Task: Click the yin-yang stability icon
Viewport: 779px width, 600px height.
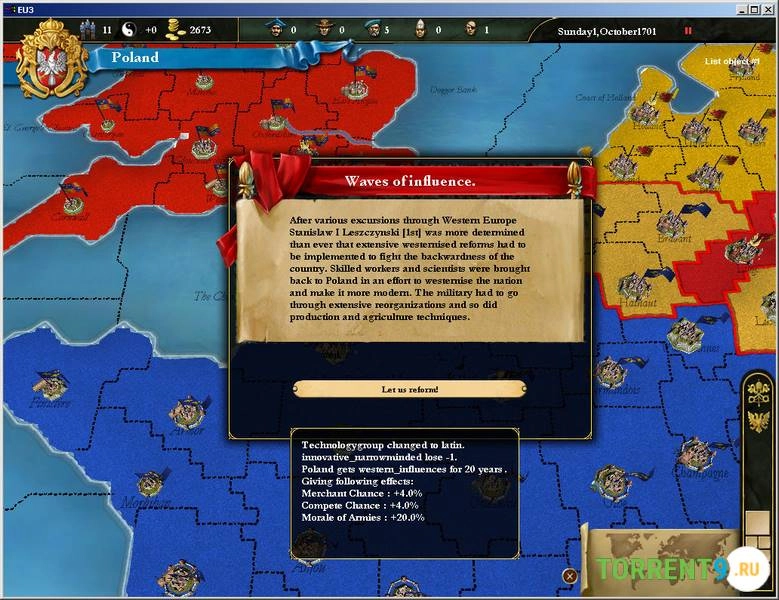Action: 129,30
